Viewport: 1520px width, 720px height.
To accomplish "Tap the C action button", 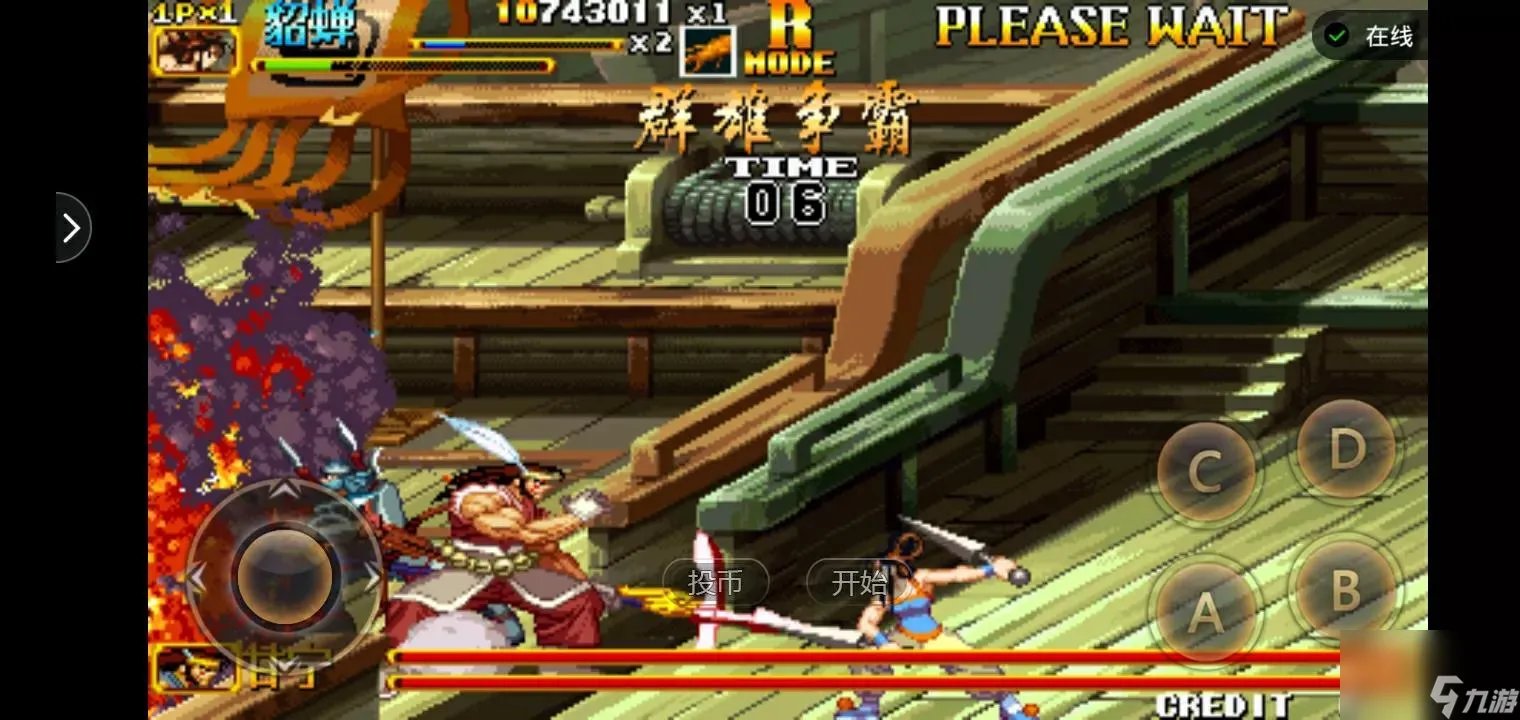I will tap(1205, 470).
